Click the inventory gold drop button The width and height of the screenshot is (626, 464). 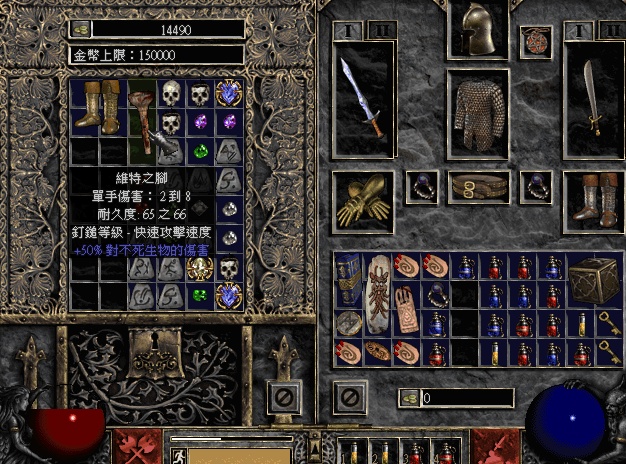point(408,398)
